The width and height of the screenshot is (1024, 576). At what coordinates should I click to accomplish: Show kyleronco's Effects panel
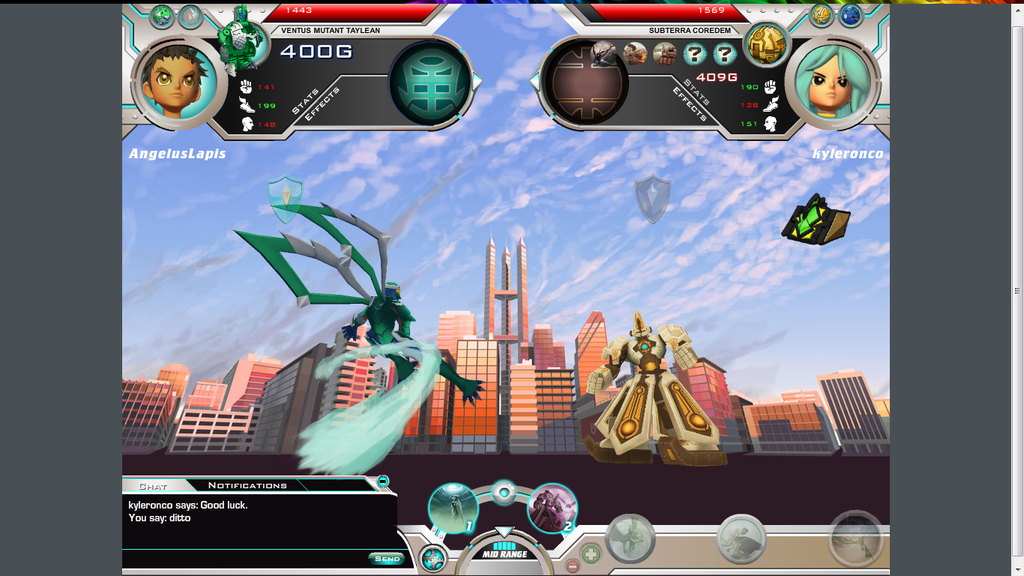[x=690, y=104]
